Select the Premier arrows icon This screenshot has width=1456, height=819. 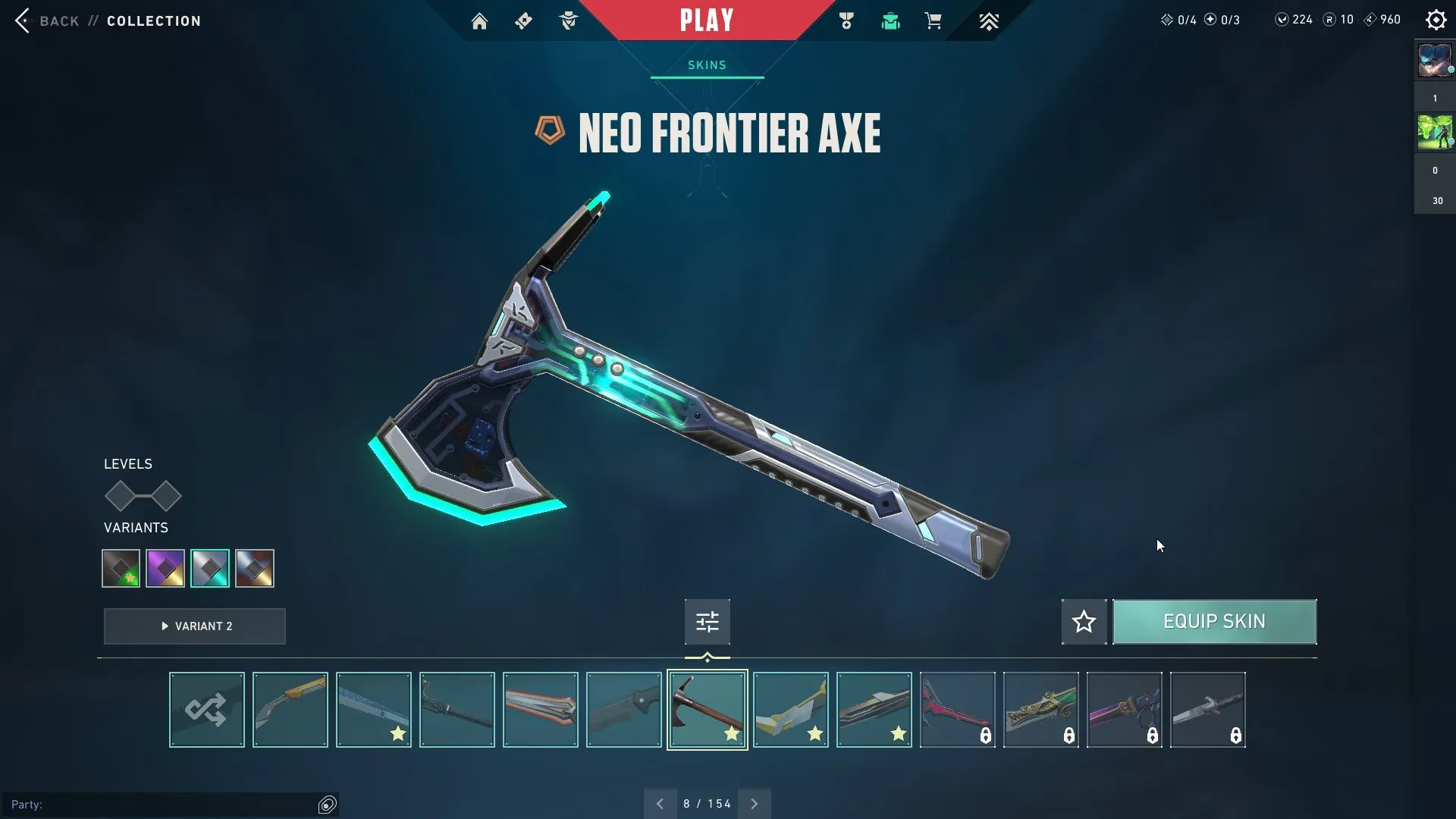point(989,20)
